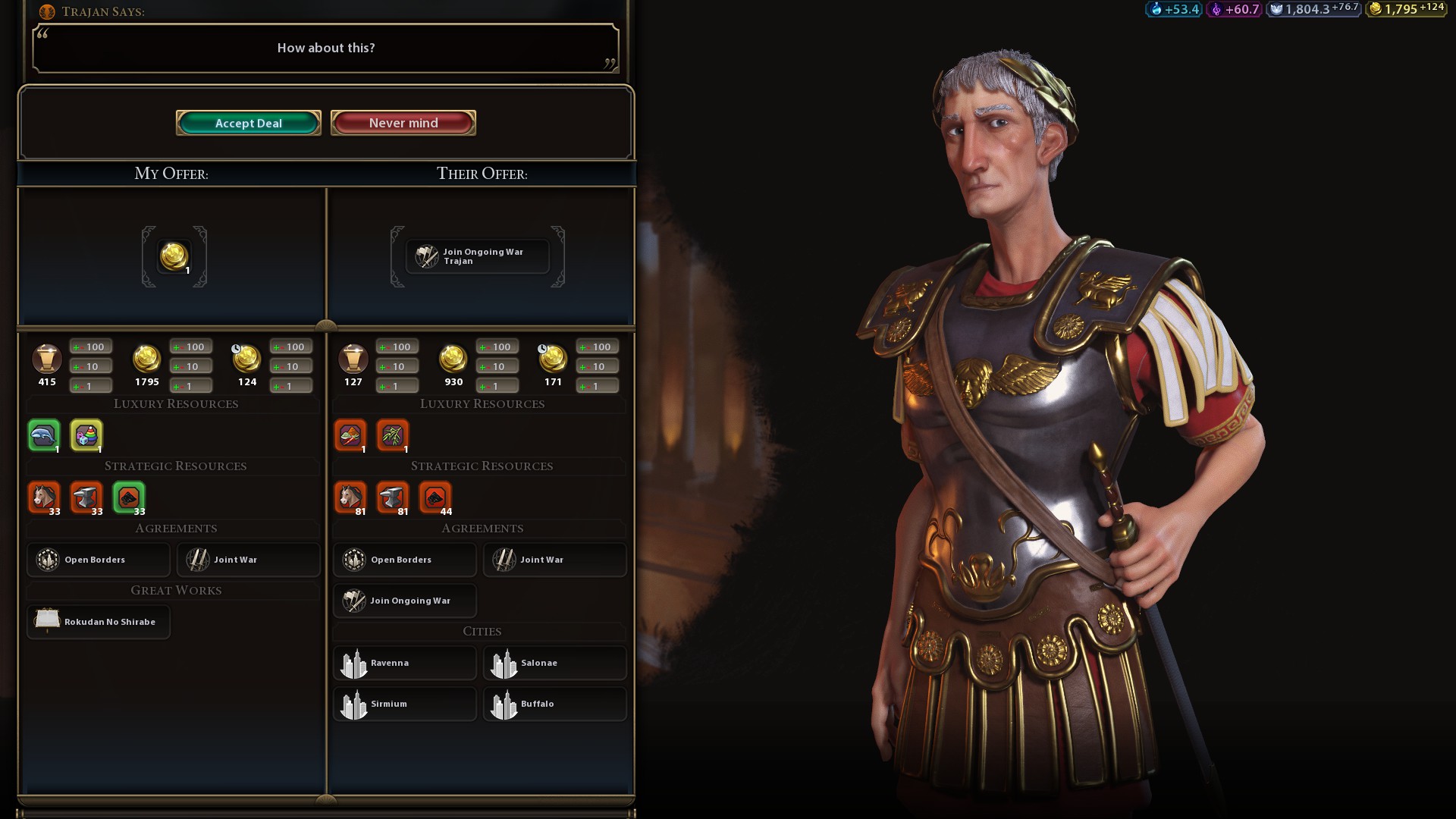Select Trajan's Join Ongoing War agreement option

coord(404,601)
